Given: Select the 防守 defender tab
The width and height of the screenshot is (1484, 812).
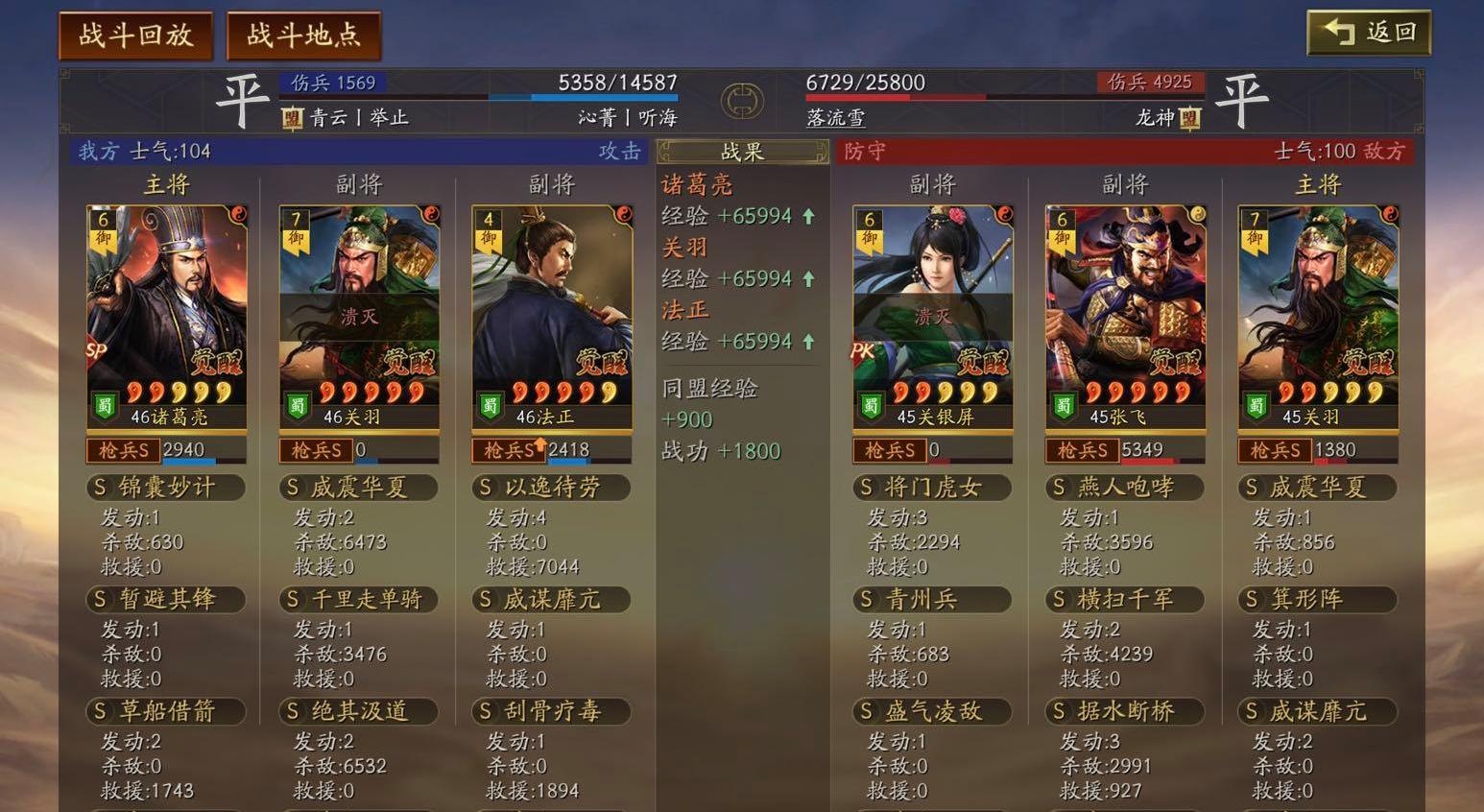Looking at the screenshot, I should click(864, 152).
